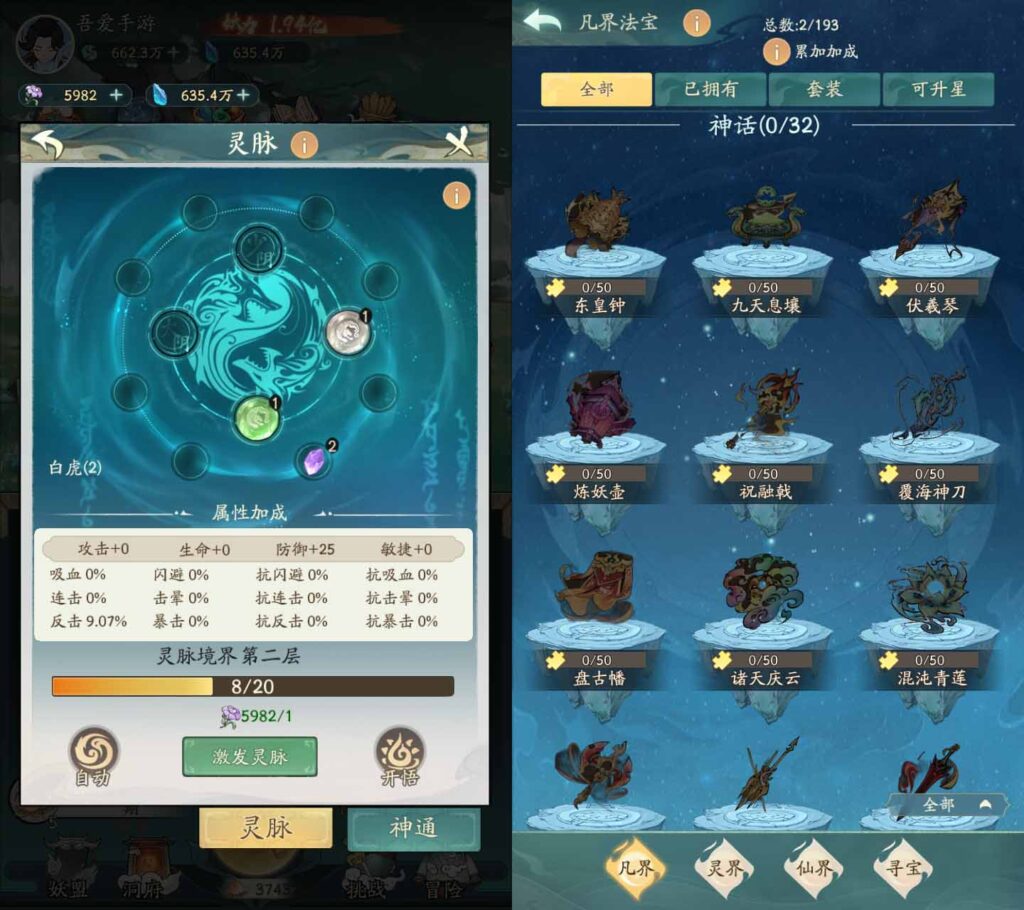Viewport: 1024px width, 910px height.
Task: Select the 已拥有 filter tab
Action: pos(710,89)
